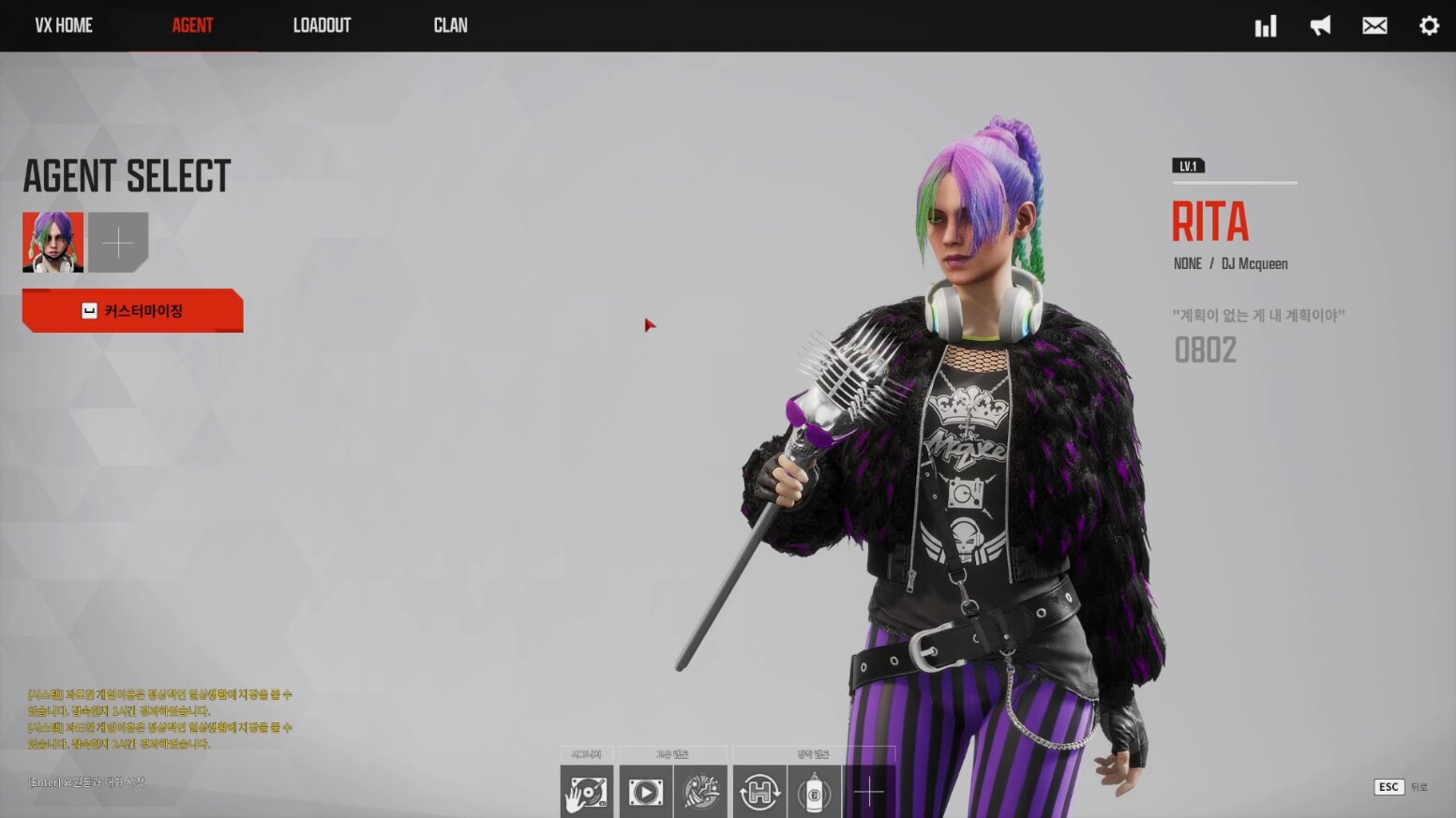
Task: Select the Rita agent portrait
Action: (x=53, y=243)
